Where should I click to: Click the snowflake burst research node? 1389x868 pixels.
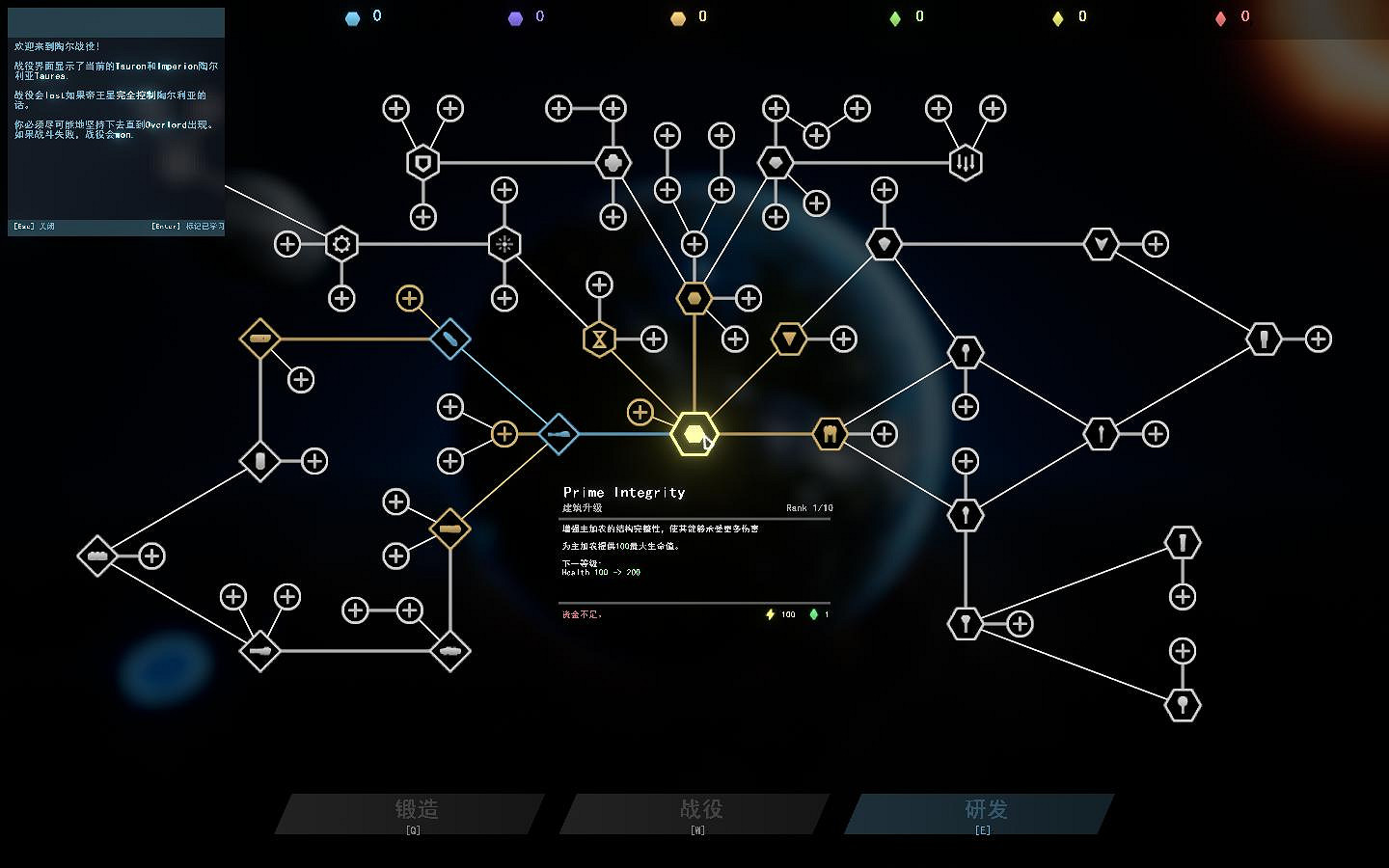pyautogui.click(x=503, y=244)
